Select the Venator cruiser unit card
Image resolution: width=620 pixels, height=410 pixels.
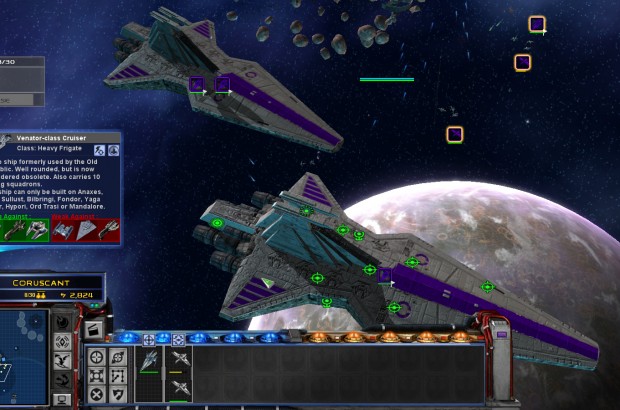click(149, 359)
